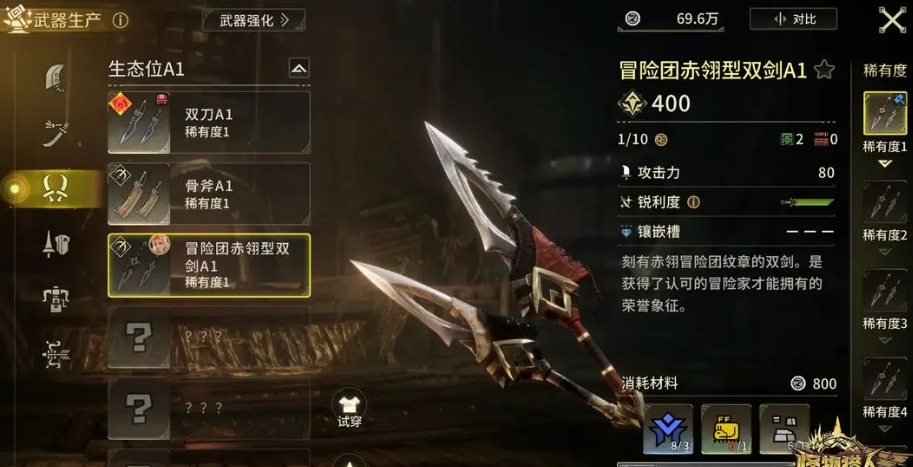Choose the 冒险团赤翎型双剑A1 list entry
The image size is (913, 467).
tap(209, 265)
